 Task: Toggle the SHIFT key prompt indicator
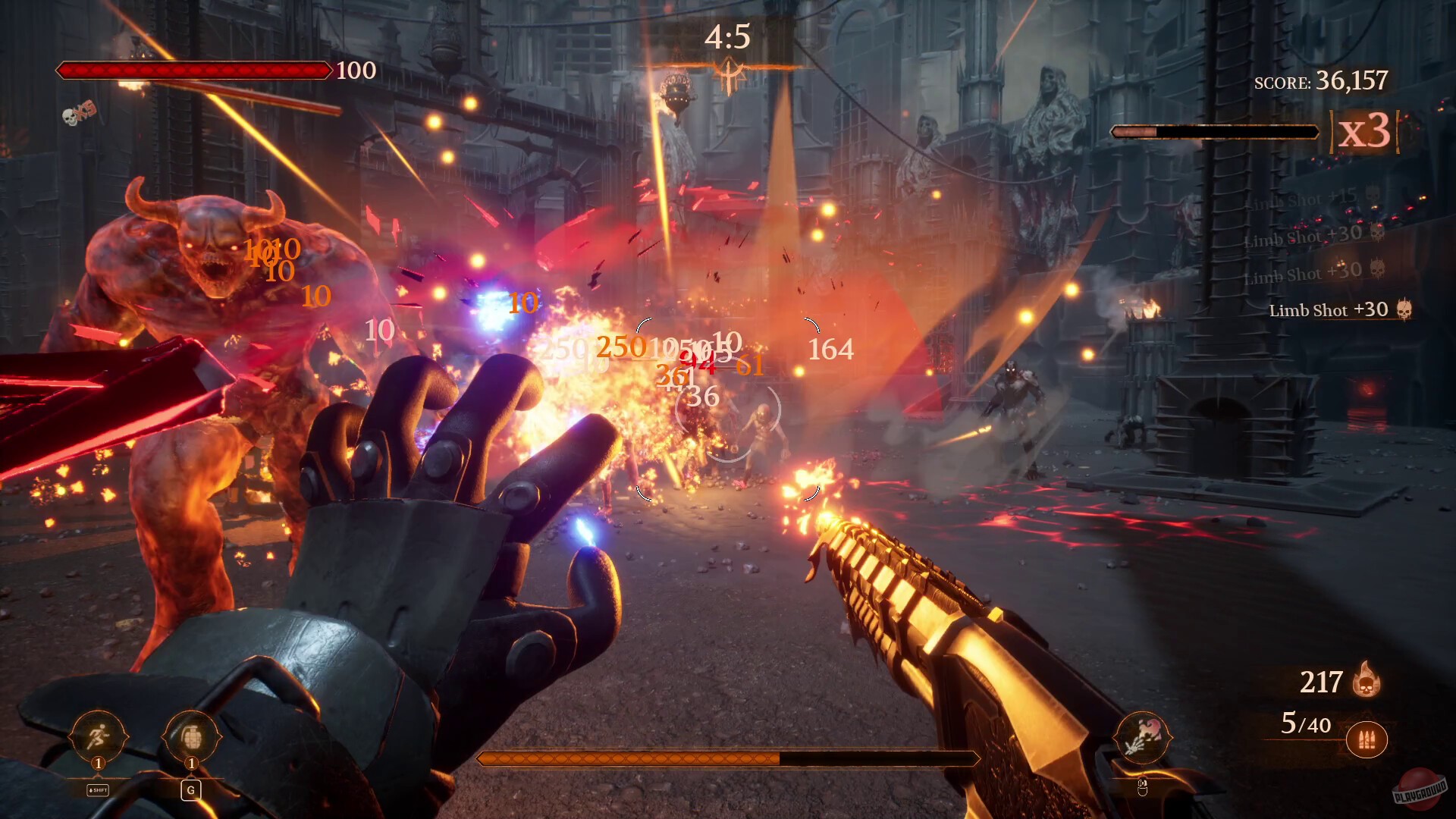click(96, 789)
